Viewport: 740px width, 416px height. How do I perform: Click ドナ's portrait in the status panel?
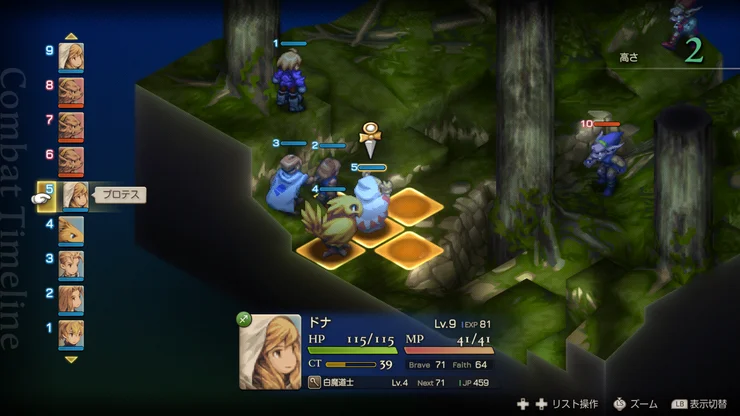pyautogui.click(x=271, y=352)
